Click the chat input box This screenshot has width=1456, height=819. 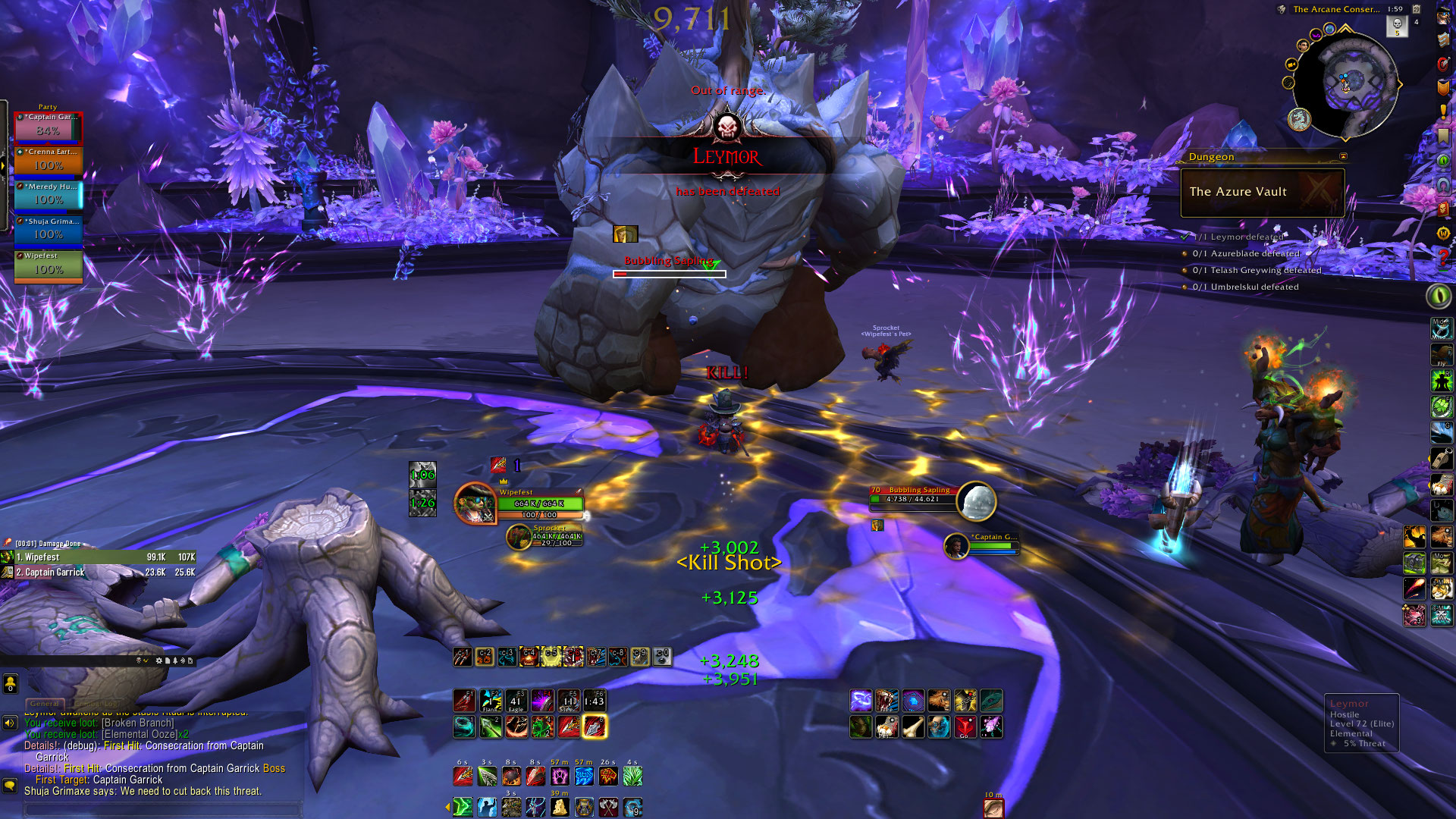[163, 809]
